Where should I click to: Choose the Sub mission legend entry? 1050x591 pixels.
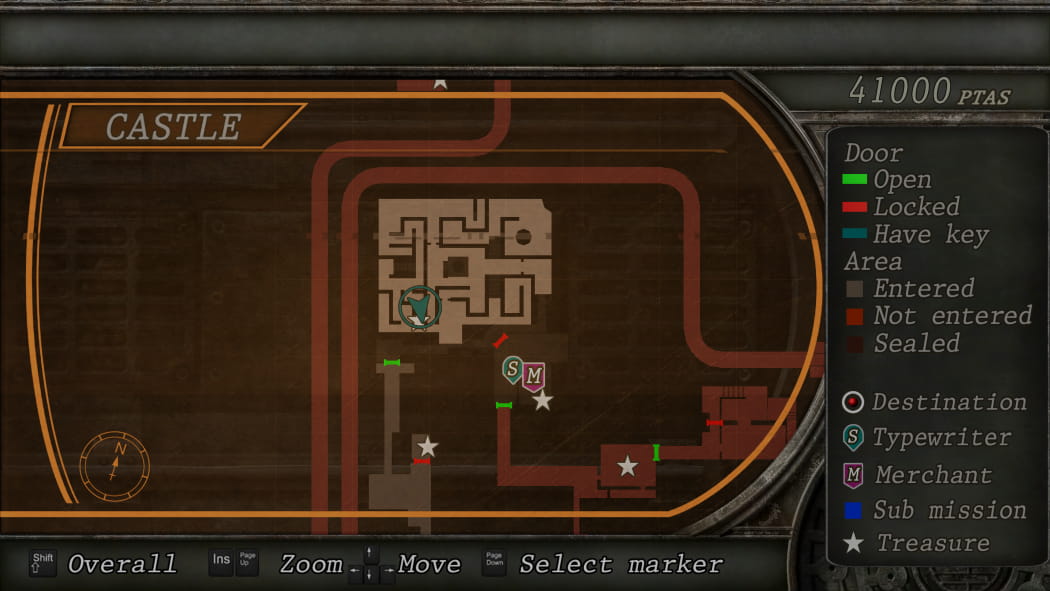point(934,510)
